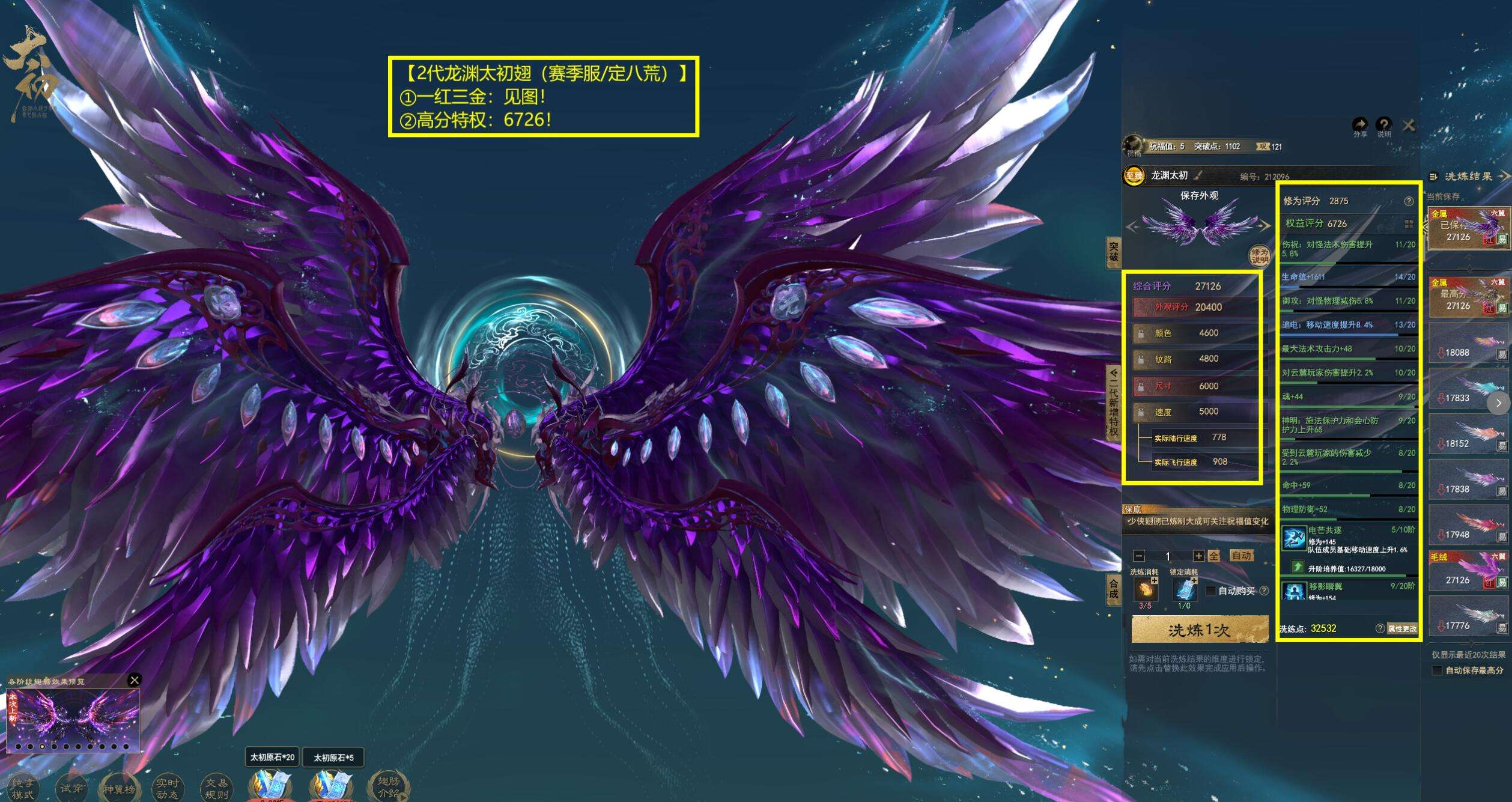Viewport: 1512px width, 802px height.
Task: Increase refine count with plus button
Action: 1198,556
